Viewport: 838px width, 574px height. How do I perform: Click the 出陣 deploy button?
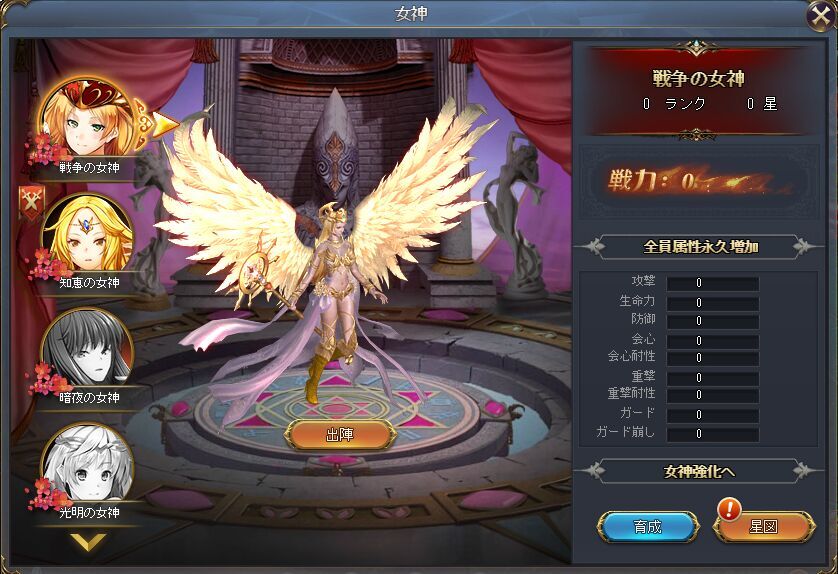click(339, 435)
